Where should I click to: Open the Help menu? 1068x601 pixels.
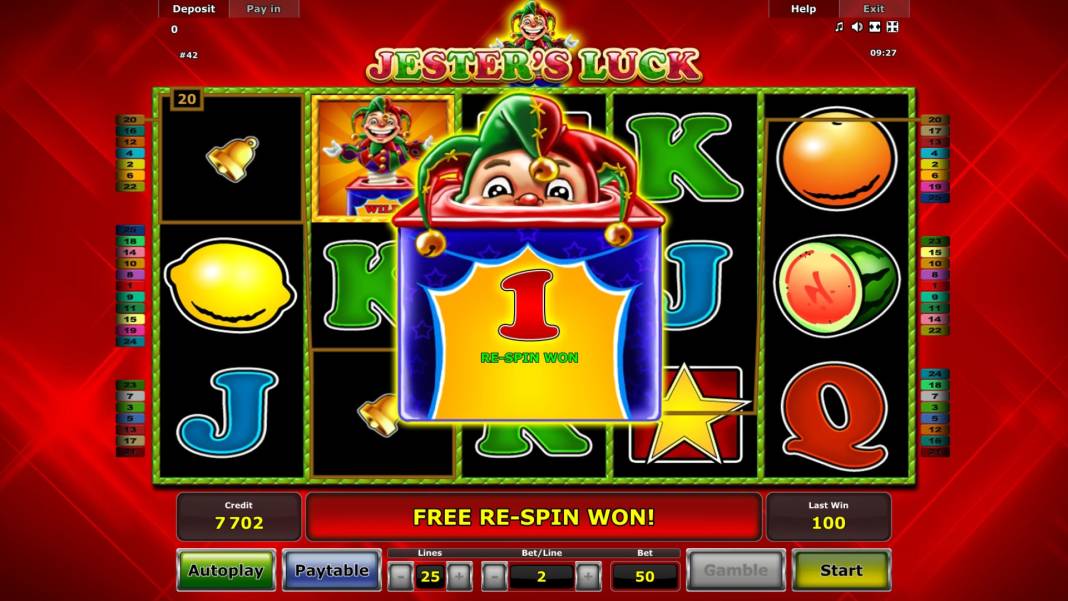click(x=803, y=9)
